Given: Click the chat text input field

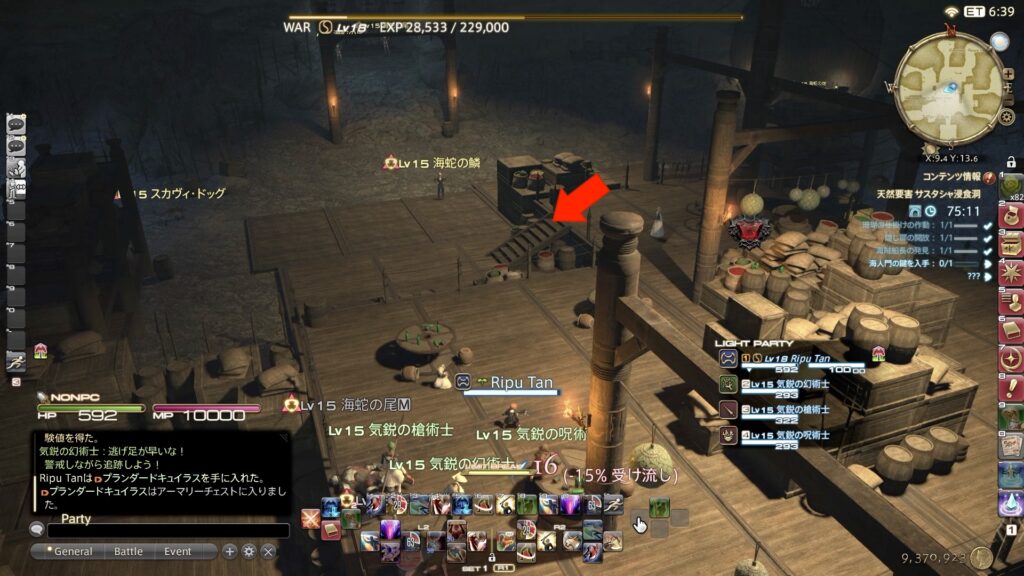Looking at the screenshot, I should (x=168, y=531).
